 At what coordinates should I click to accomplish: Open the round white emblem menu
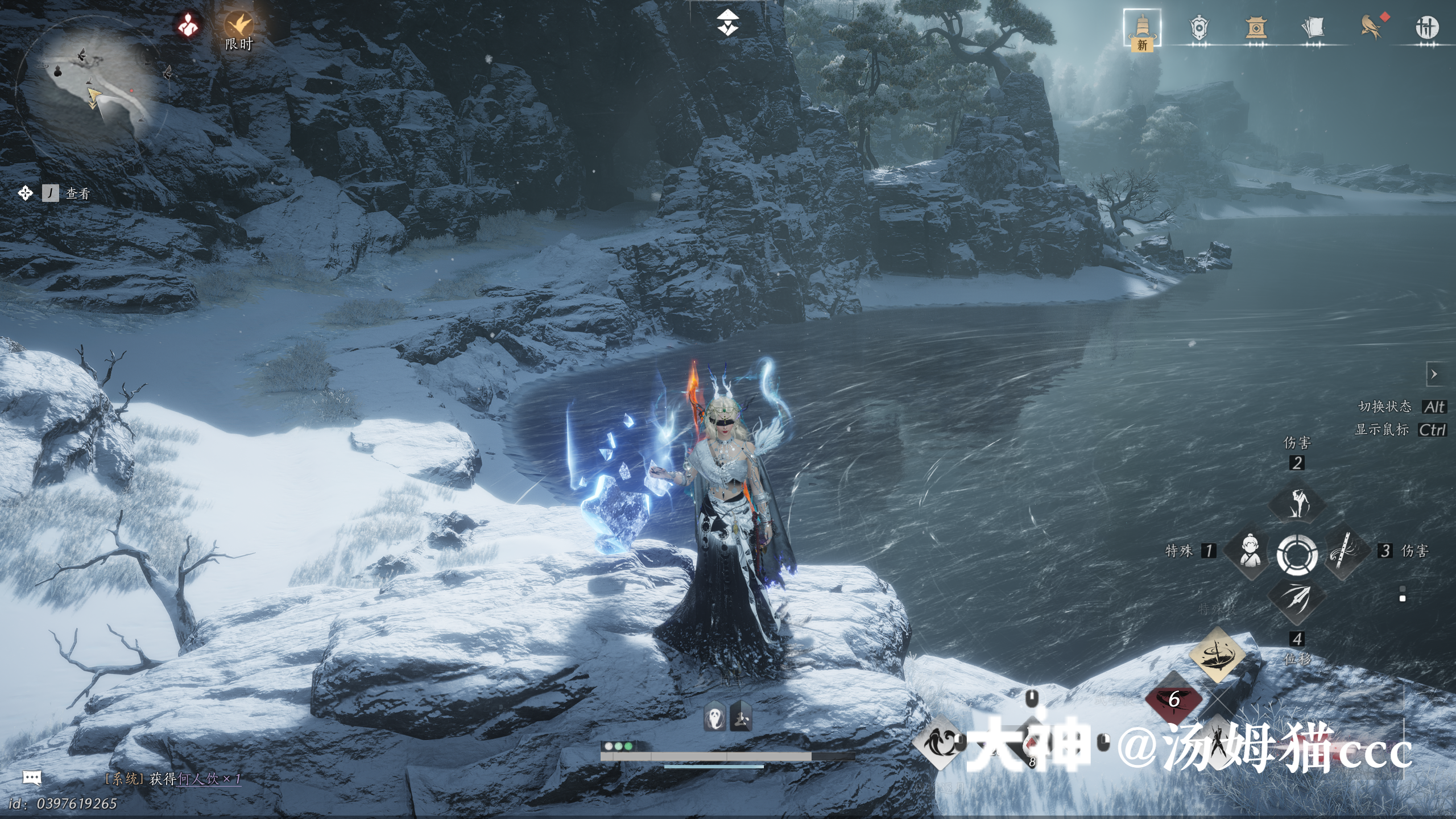pos(1426,28)
